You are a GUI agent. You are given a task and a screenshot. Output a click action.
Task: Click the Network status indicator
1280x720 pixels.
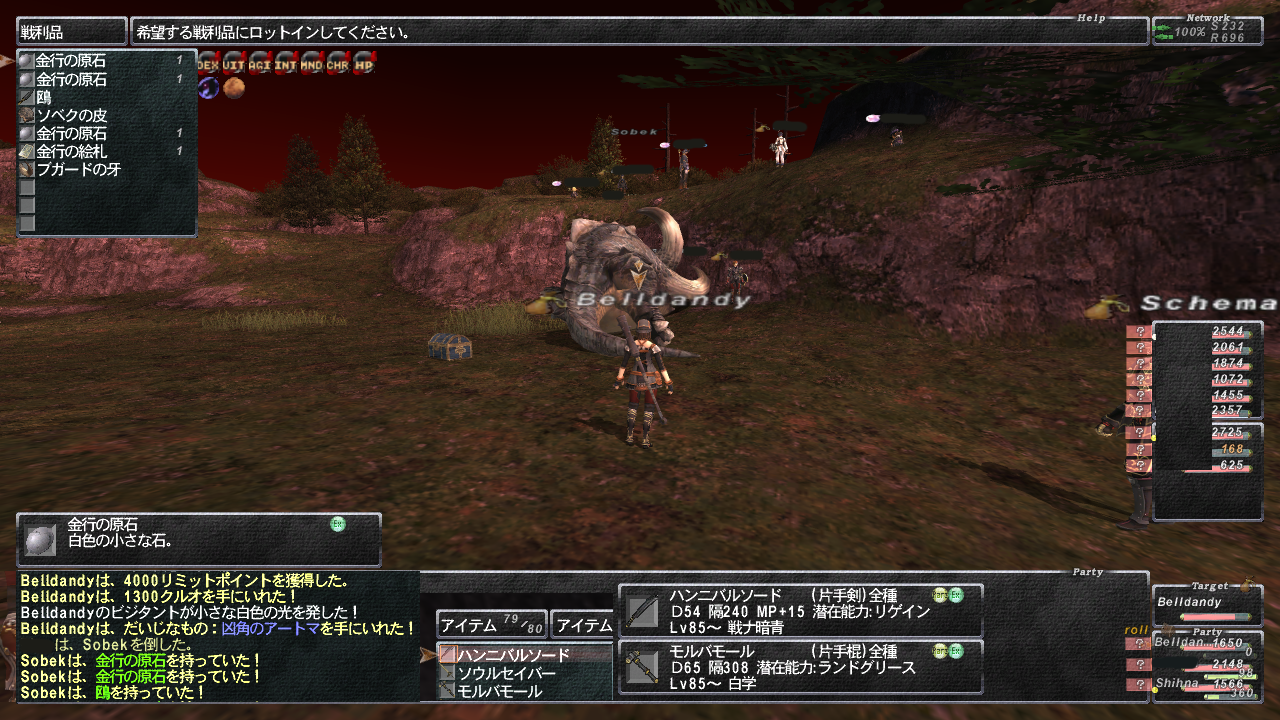click(1207, 32)
